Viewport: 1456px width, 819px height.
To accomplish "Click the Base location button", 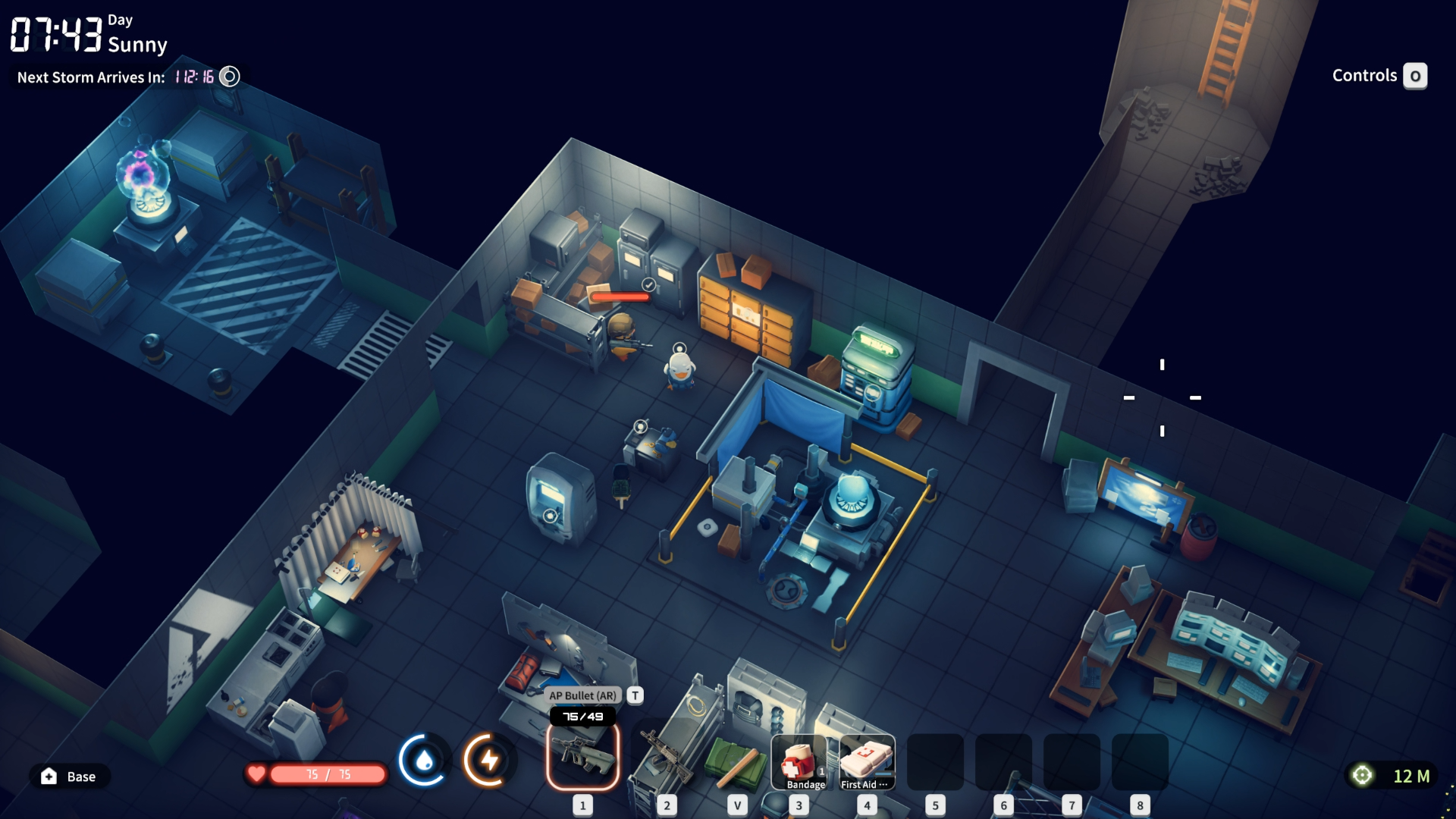I will coord(70,777).
